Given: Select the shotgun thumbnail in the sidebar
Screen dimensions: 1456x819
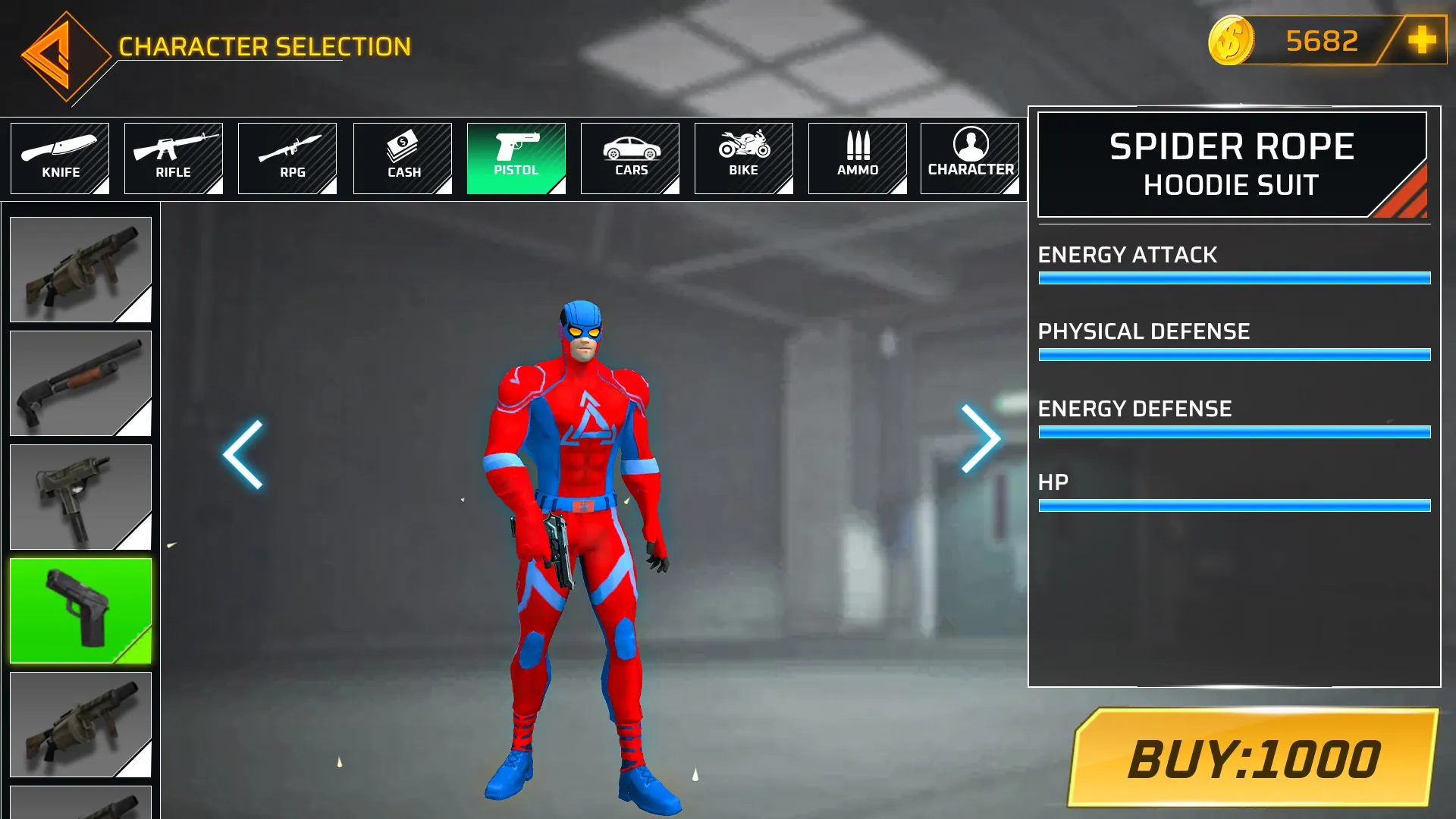Looking at the screenshot, I should (x=80, y=383).
